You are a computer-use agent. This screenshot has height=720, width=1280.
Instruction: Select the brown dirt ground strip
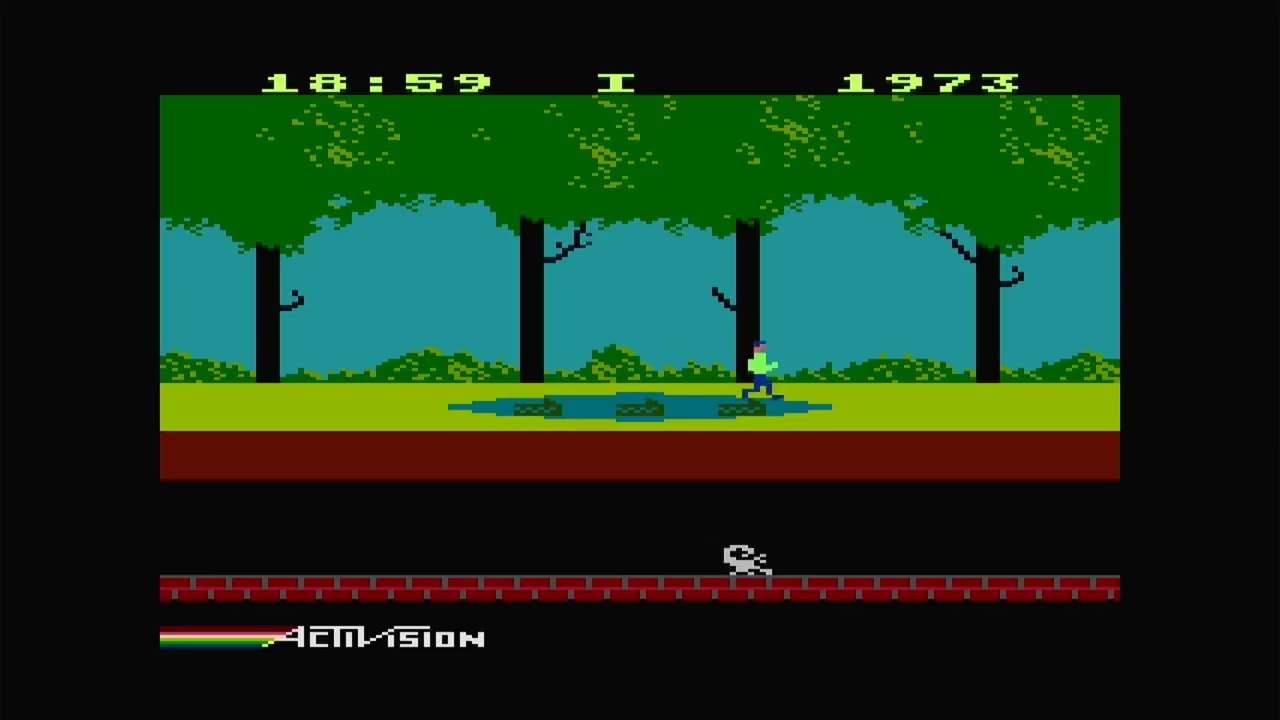coord(640,455)
